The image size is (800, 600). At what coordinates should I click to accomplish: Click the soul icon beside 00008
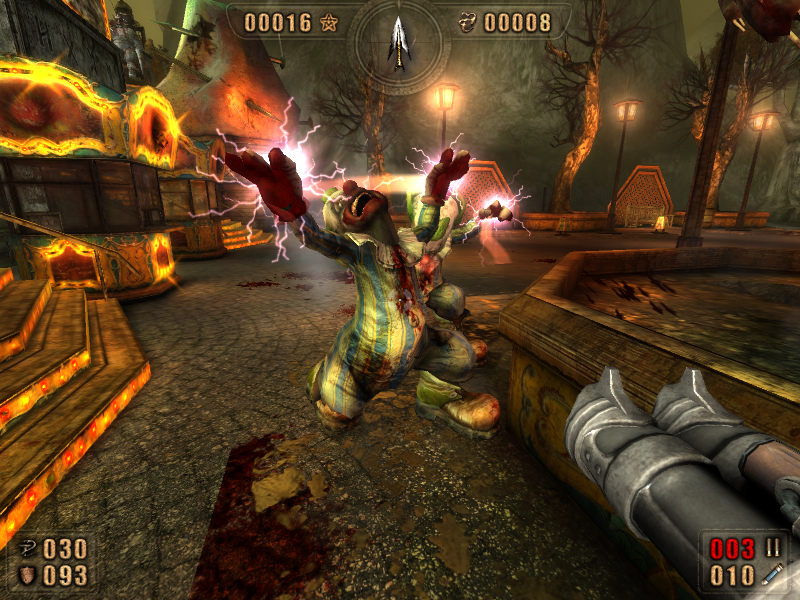(x=467, y=22)
